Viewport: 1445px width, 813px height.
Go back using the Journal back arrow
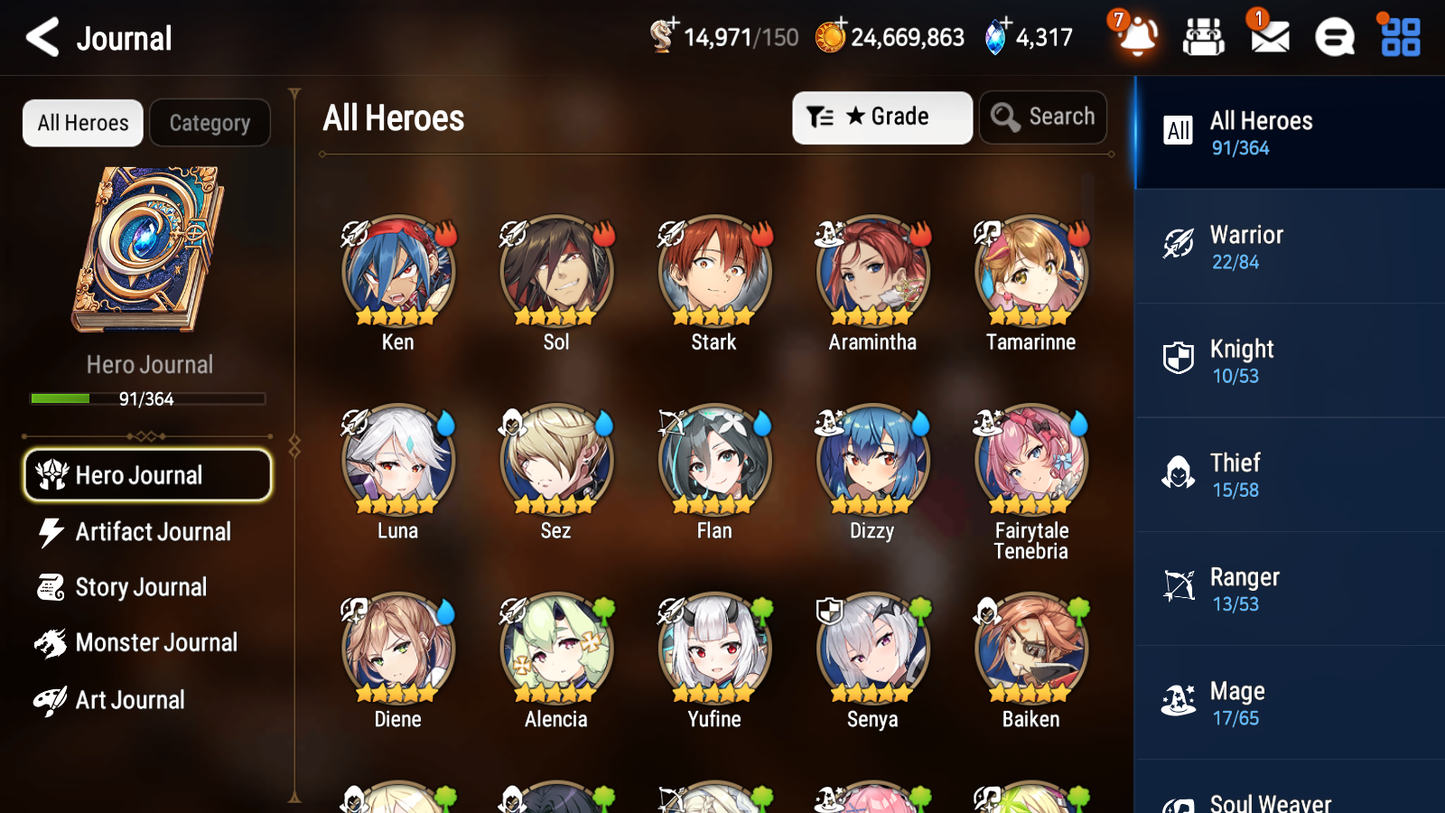tap(42, 37)
